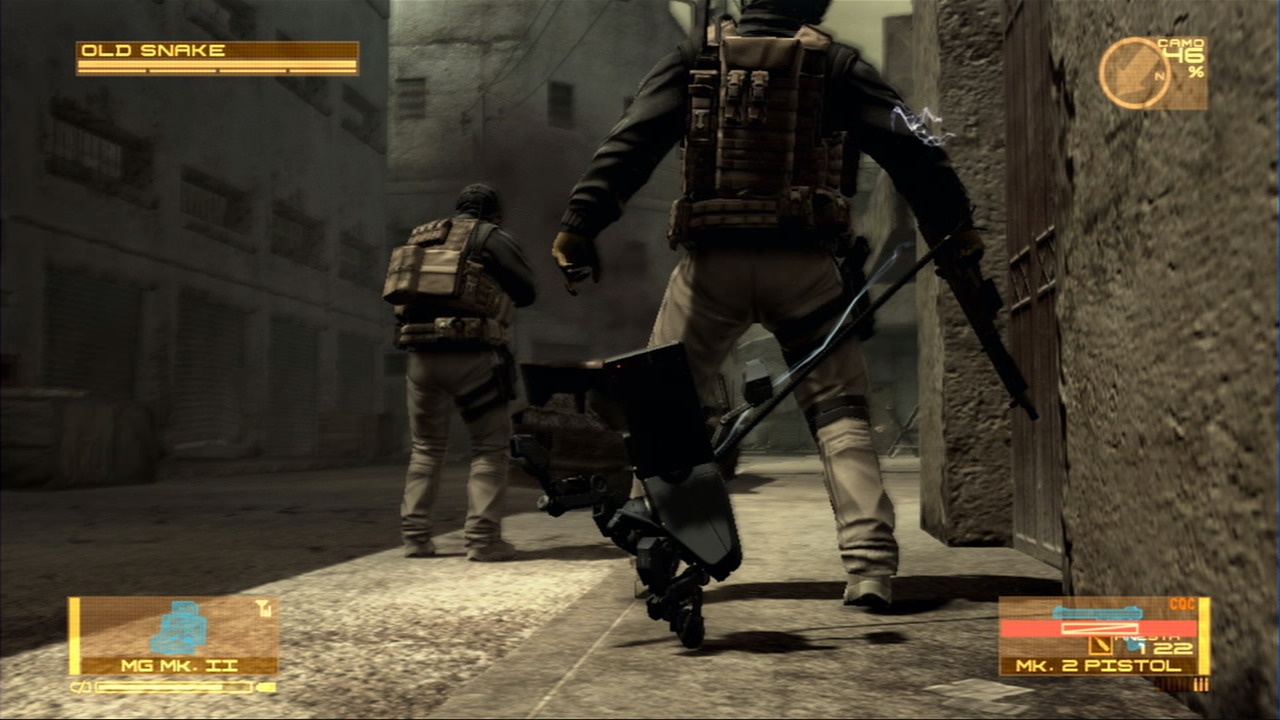1280x720 pixels.
Task: Select the blue MK. 2 Pistol weapon icon
Action: click(x=1096, y=612)
